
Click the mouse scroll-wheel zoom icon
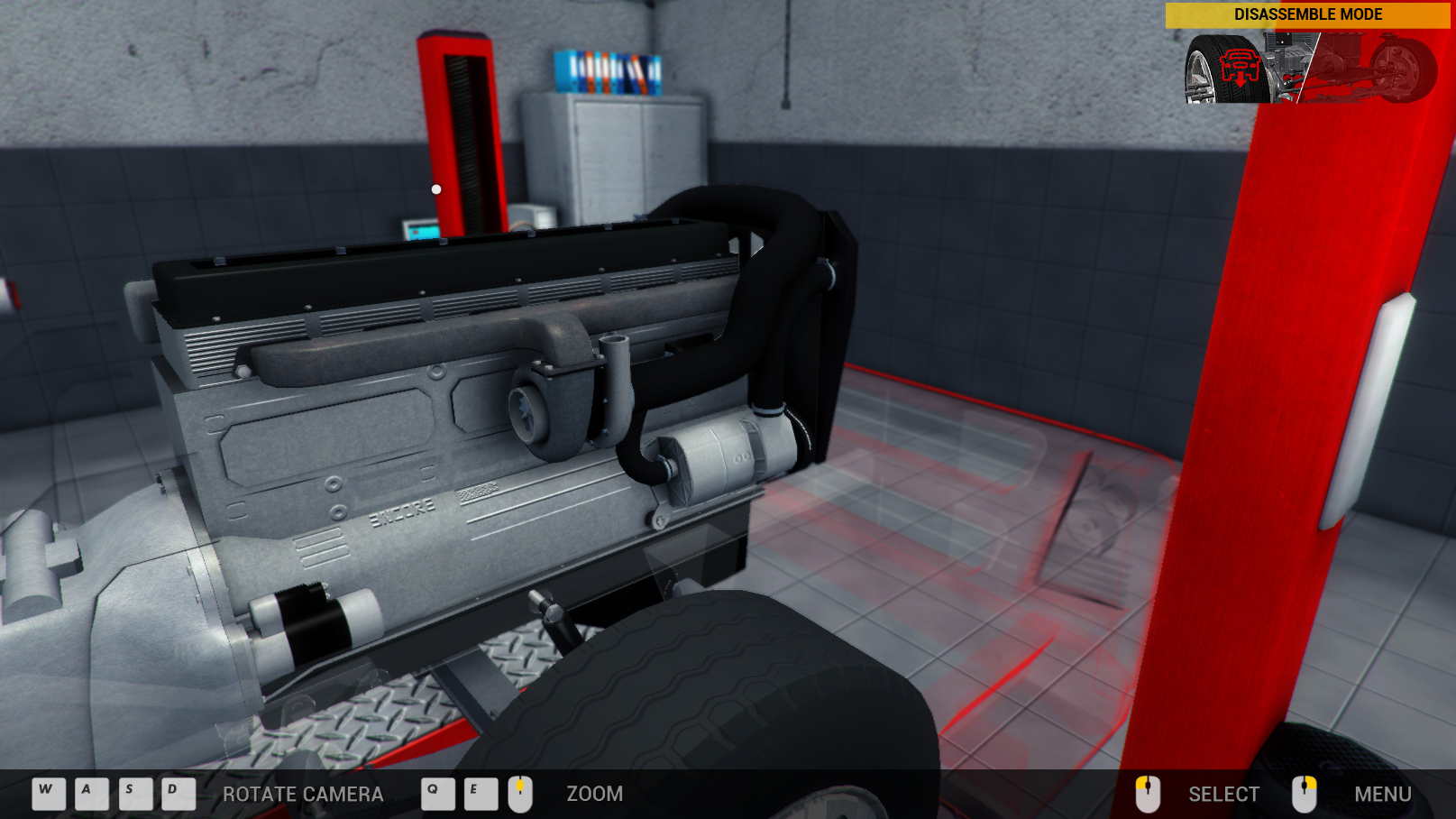[x=519, y=794]
